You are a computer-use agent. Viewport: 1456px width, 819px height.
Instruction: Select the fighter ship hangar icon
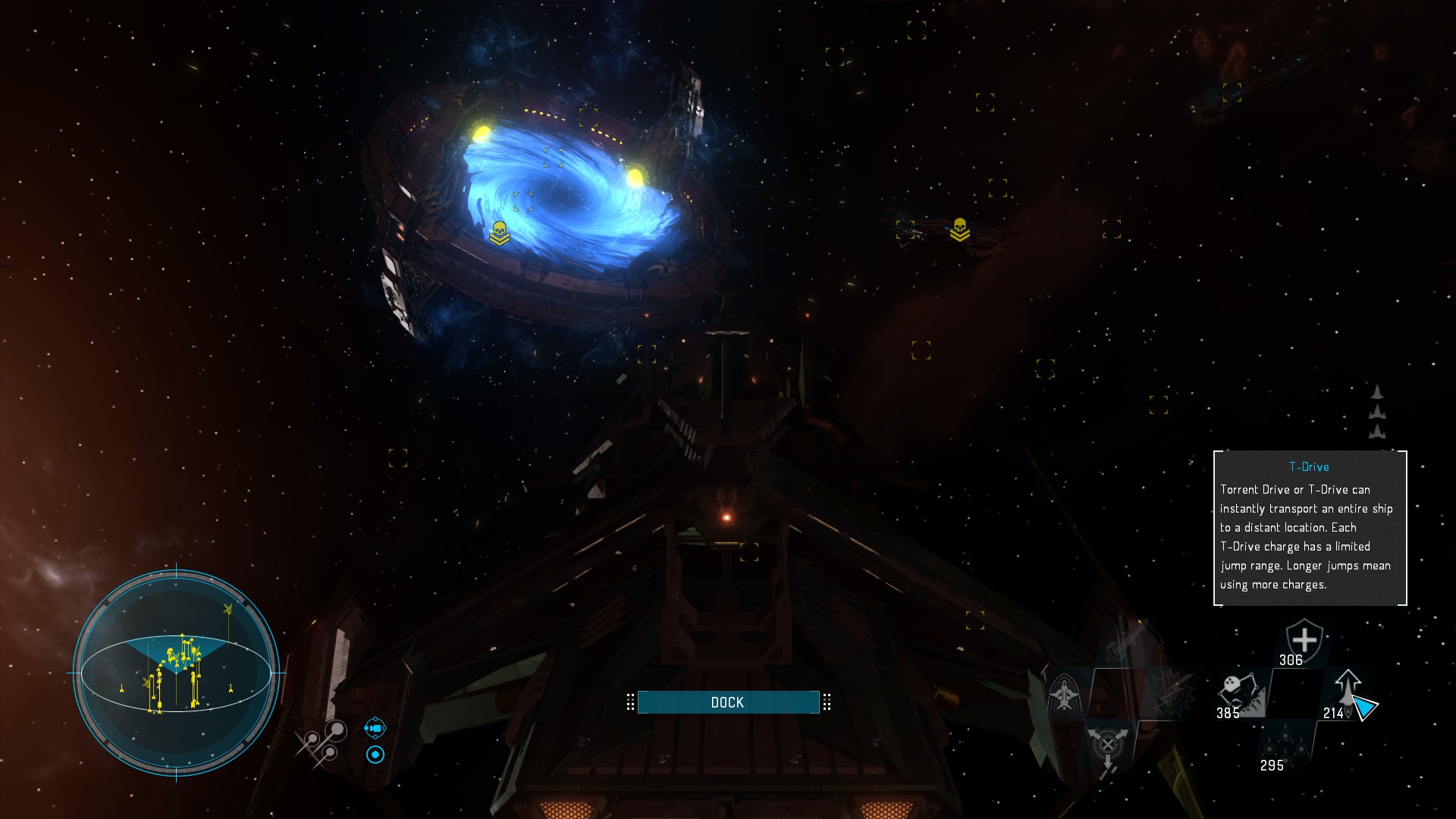[x=1064, y=693]
